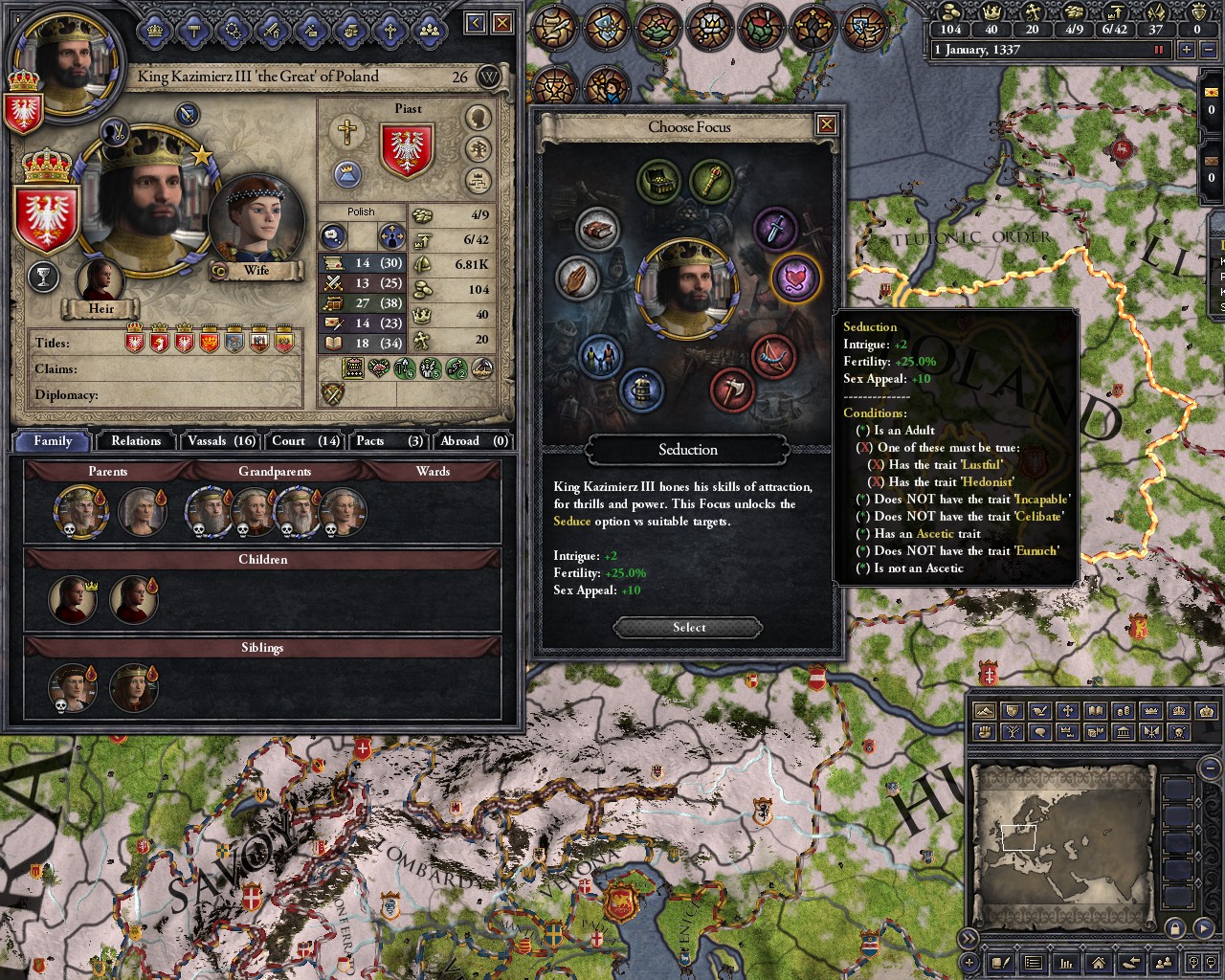Open the Vassals tab

point(221,441)
